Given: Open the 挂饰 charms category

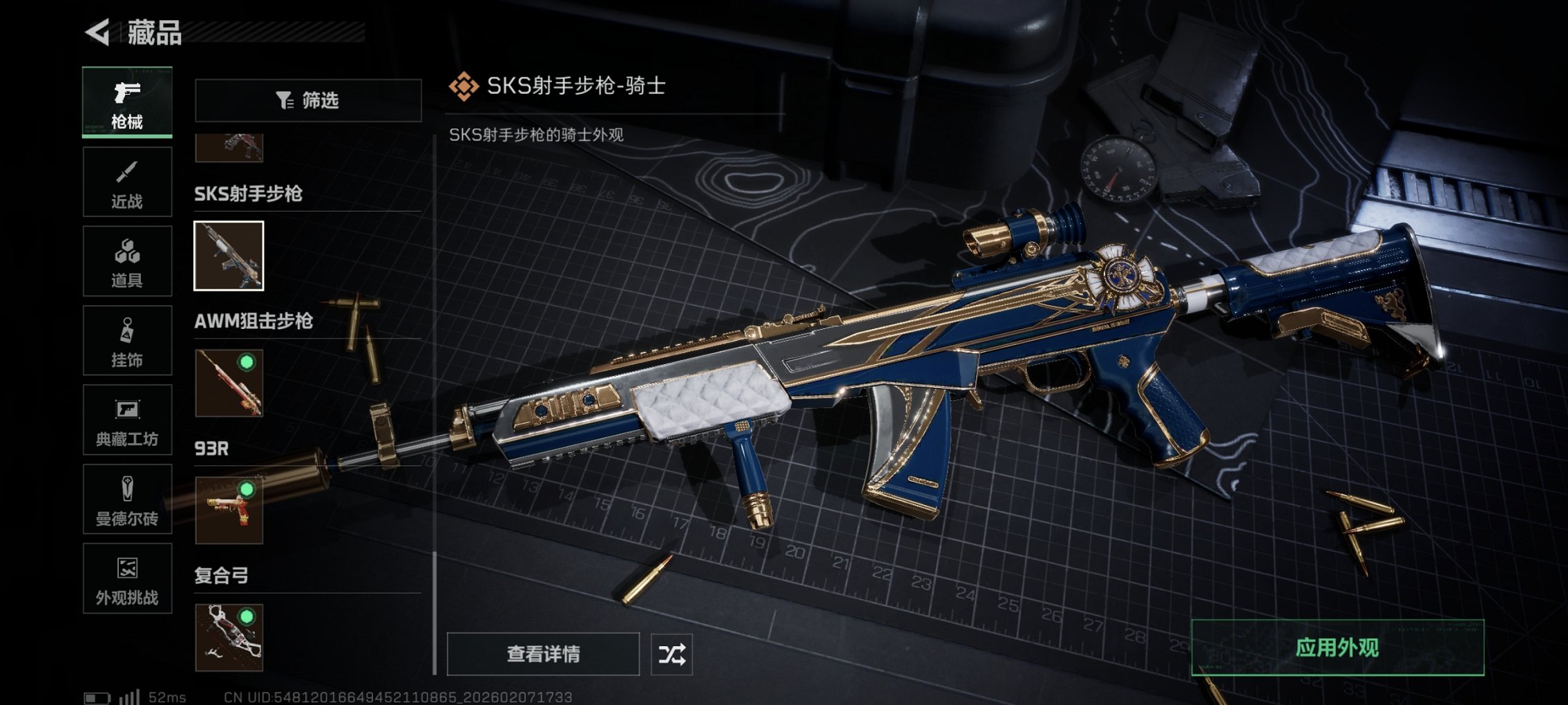Looking at the screenshot, I should tap(126, 341).
